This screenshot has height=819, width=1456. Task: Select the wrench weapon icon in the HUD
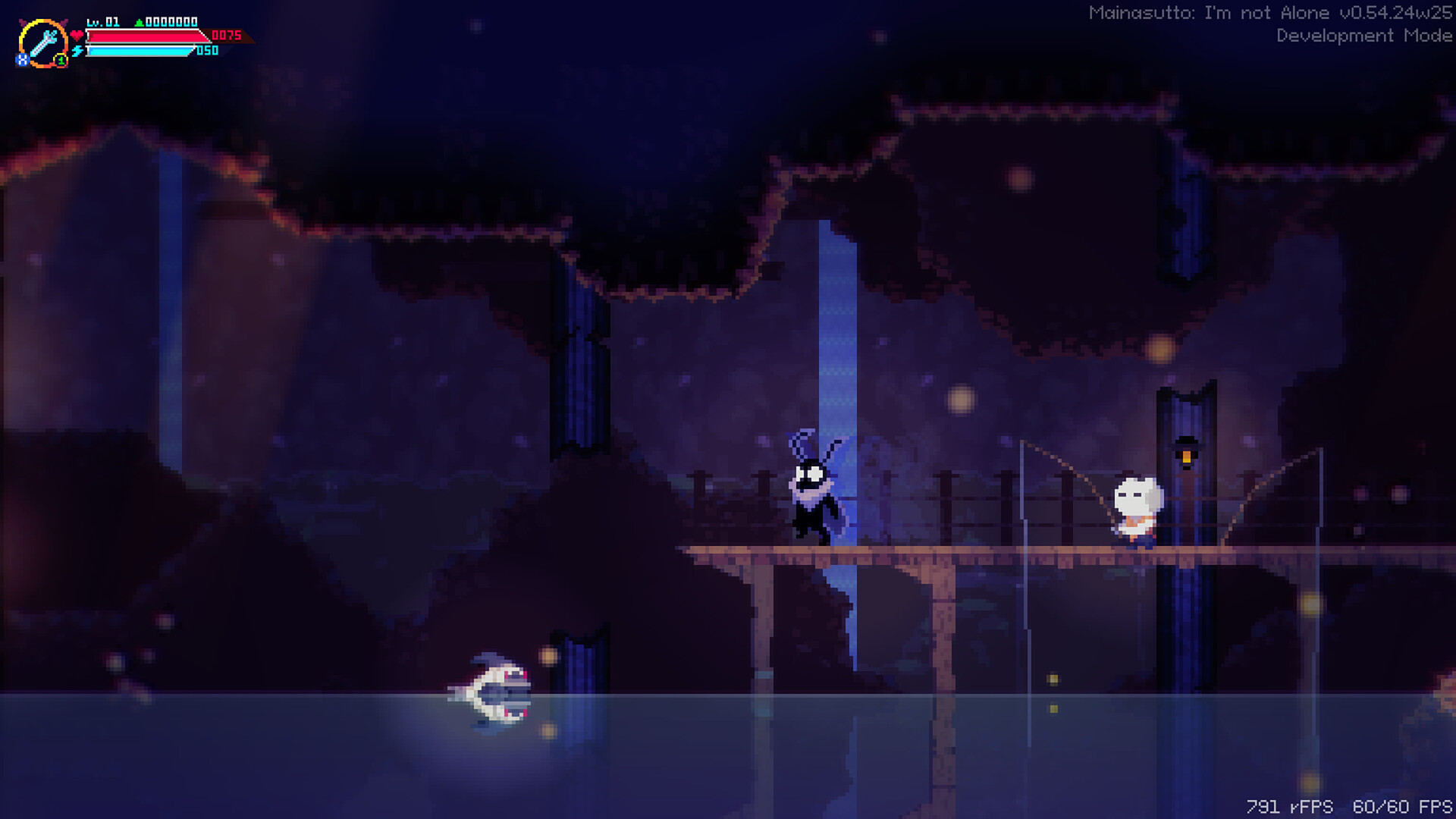pos(44,44)
